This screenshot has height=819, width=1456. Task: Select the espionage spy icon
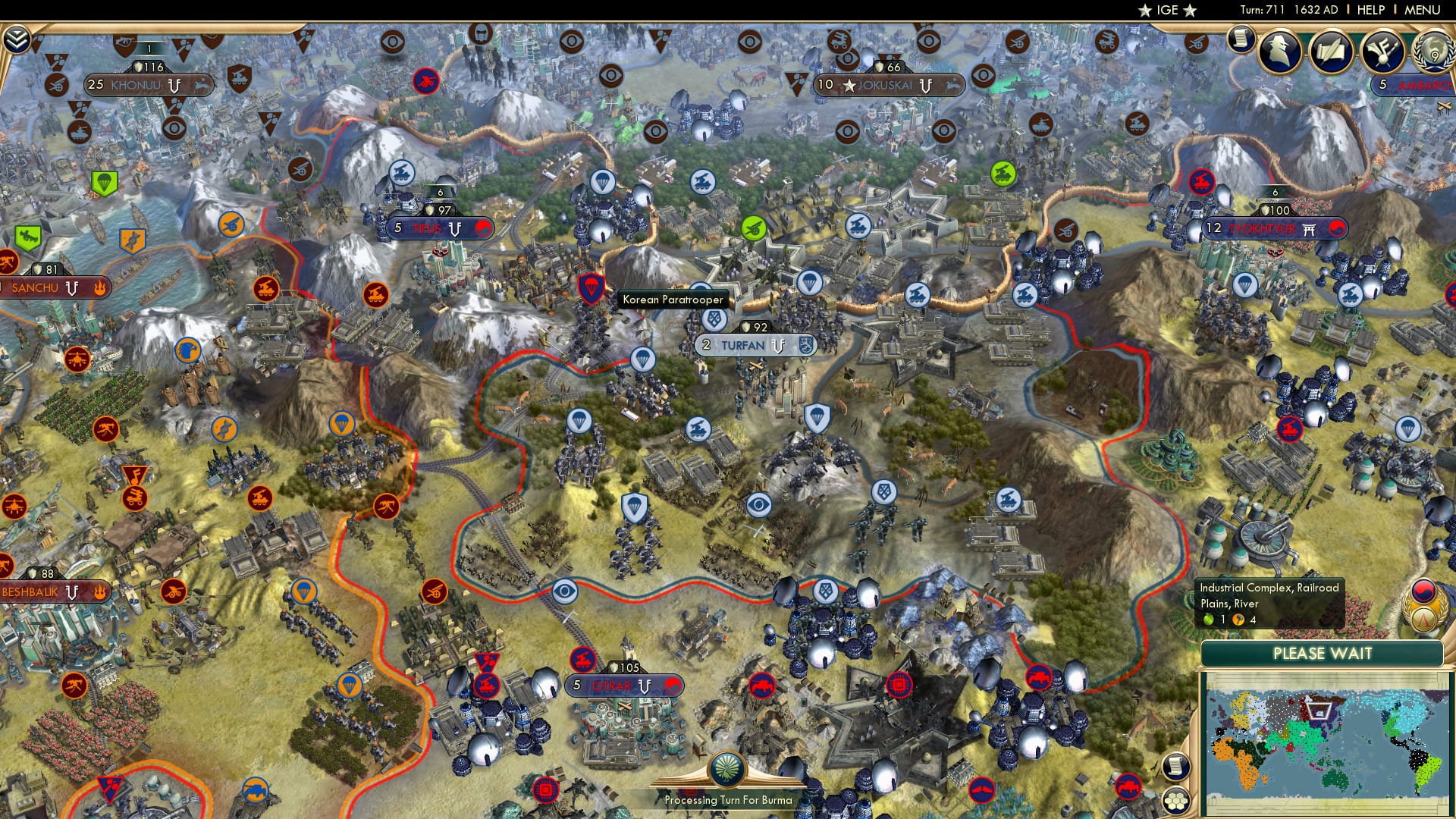[1279, 49]
